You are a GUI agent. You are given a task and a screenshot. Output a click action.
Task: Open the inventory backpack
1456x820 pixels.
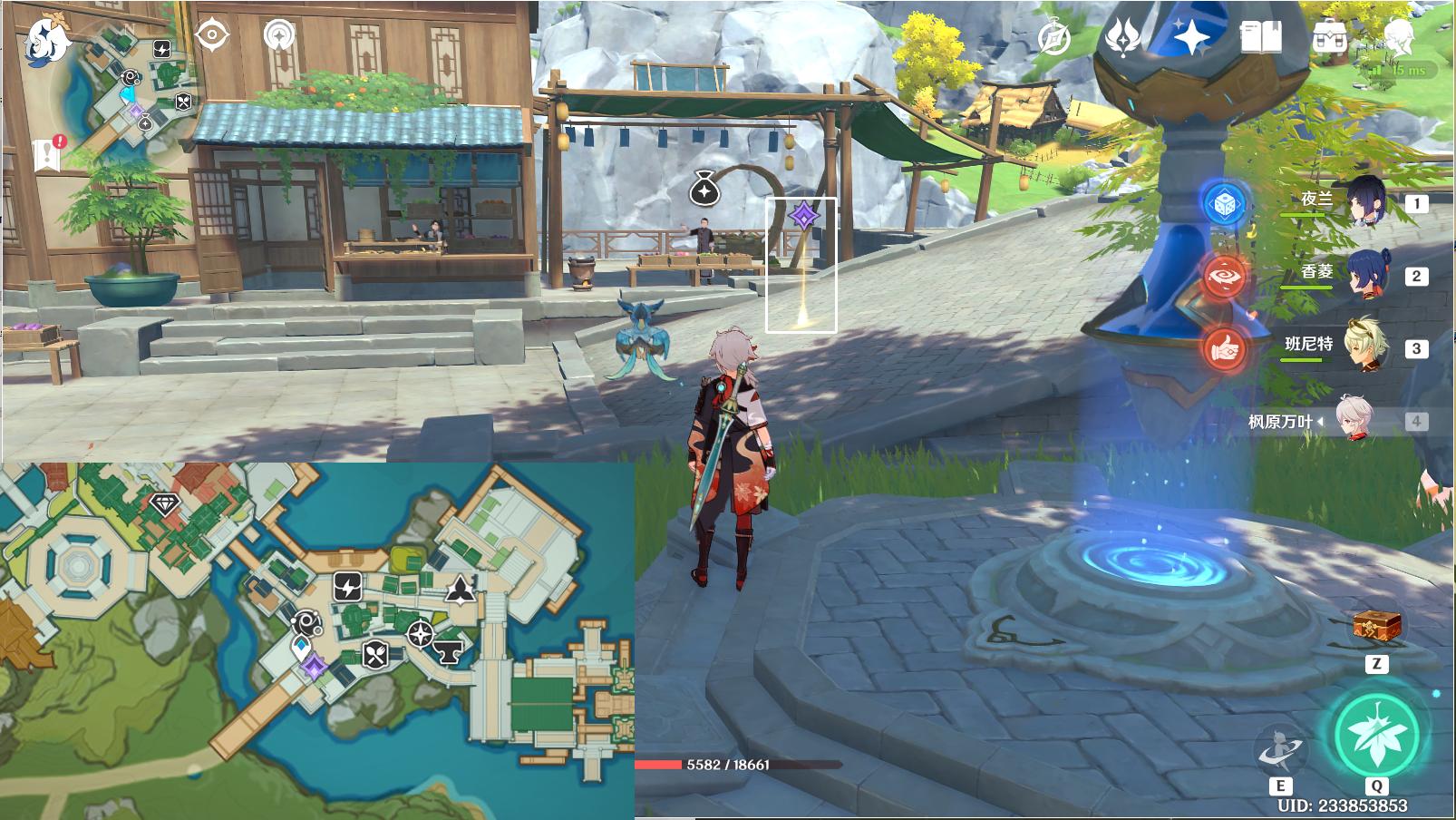click(1328, 37)
